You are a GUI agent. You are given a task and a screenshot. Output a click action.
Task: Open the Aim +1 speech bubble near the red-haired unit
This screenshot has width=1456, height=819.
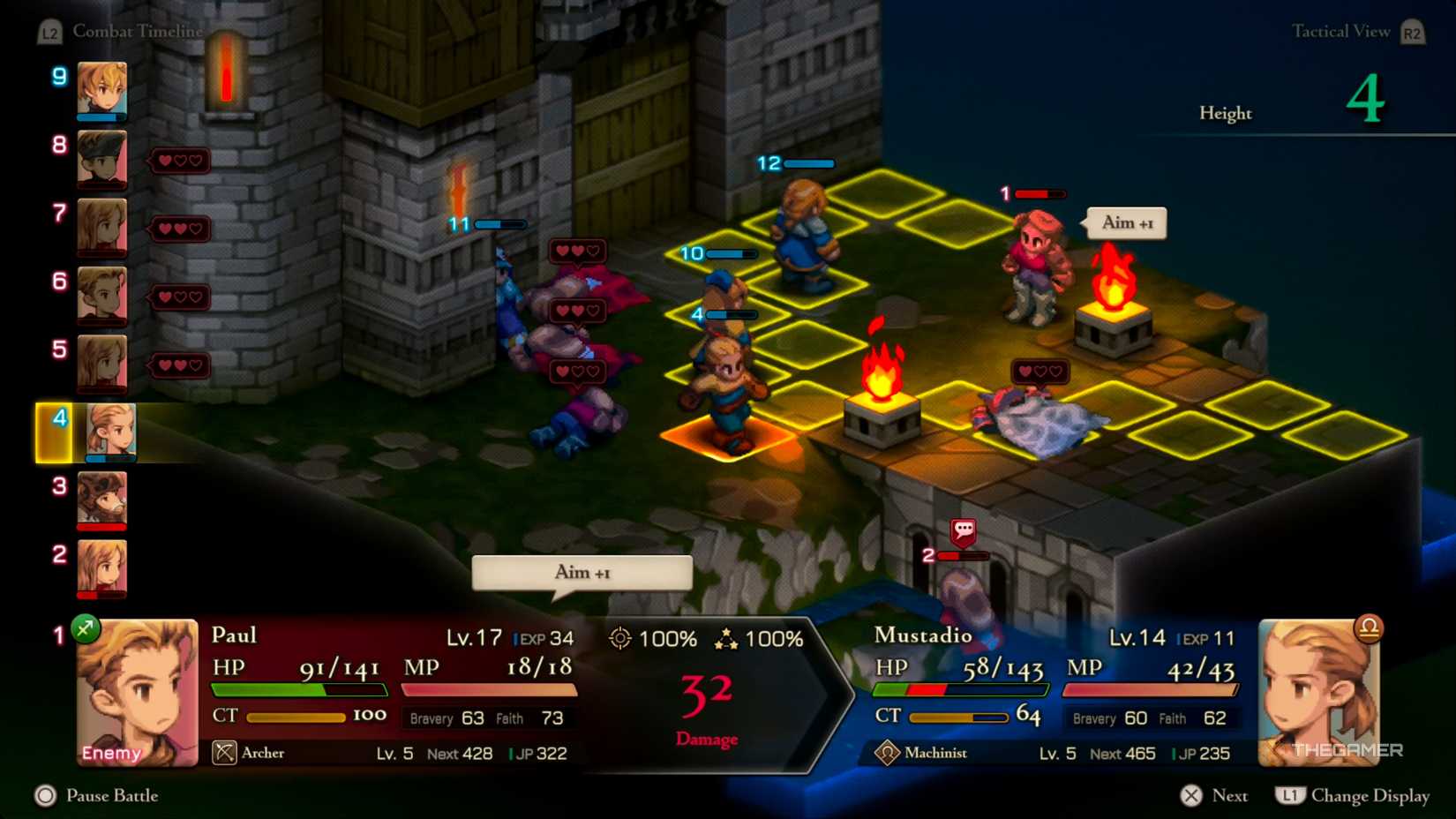[x=1125, y=223]
